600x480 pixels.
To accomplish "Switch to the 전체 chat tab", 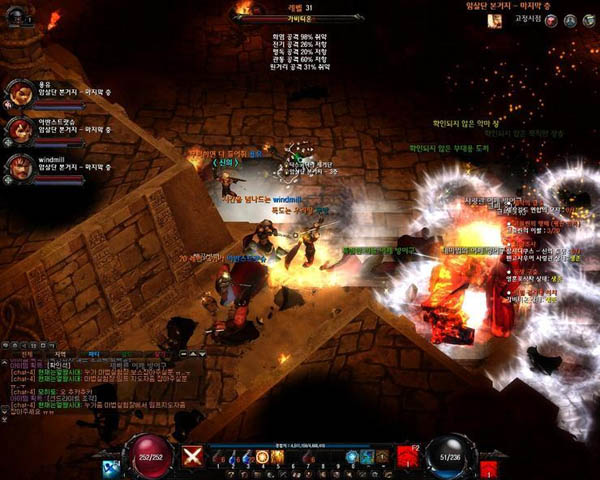I will click(27, 354).
